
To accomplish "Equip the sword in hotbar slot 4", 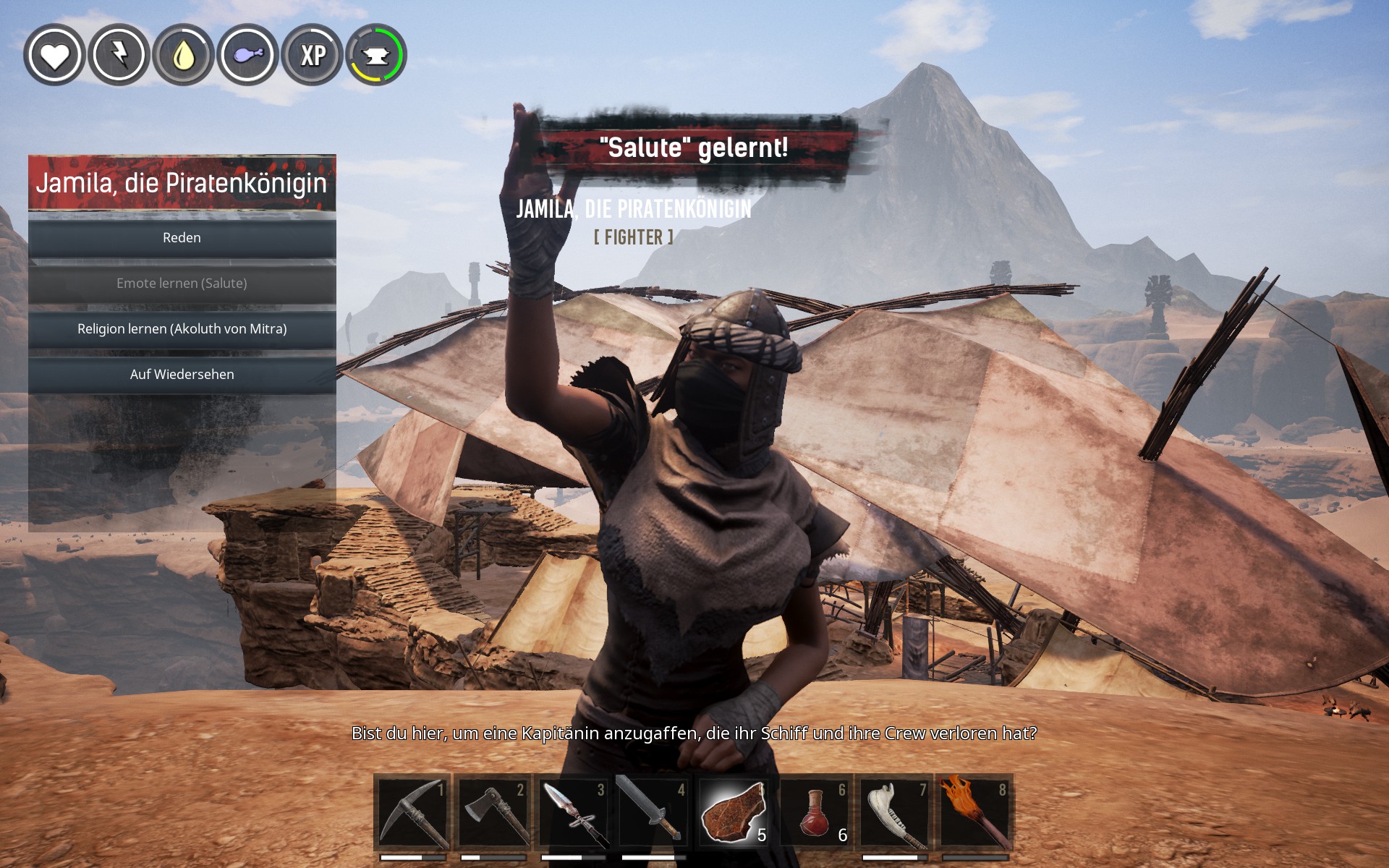I will pos(654,812).
